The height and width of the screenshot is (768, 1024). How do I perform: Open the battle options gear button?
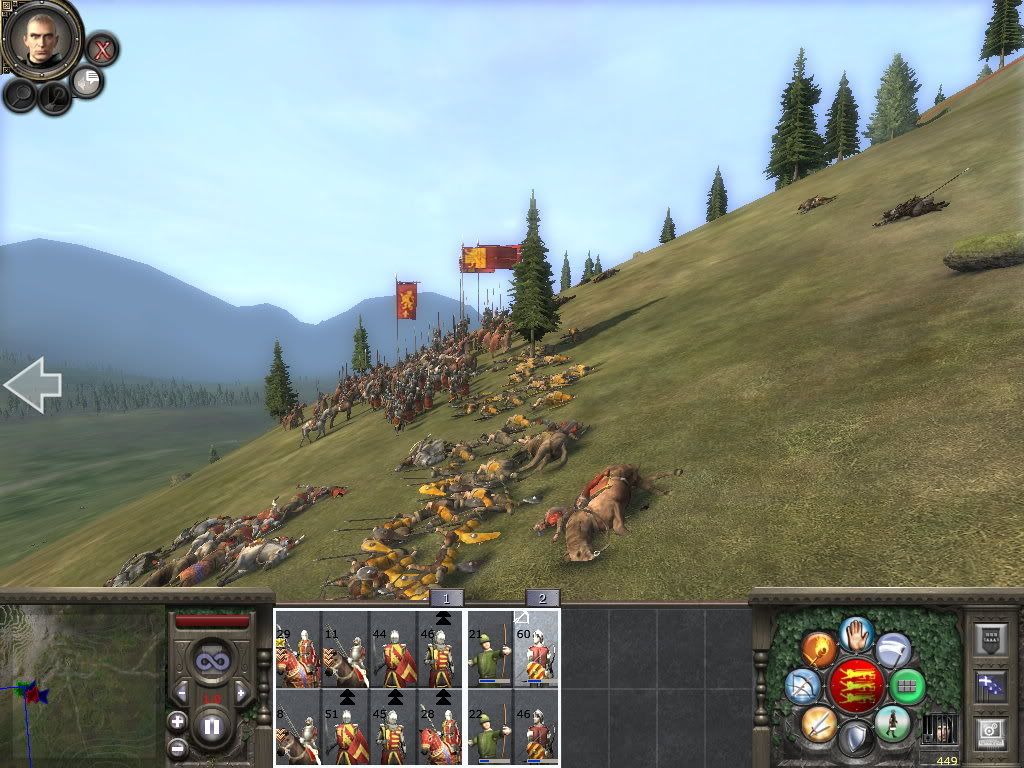tap(990, 732)
